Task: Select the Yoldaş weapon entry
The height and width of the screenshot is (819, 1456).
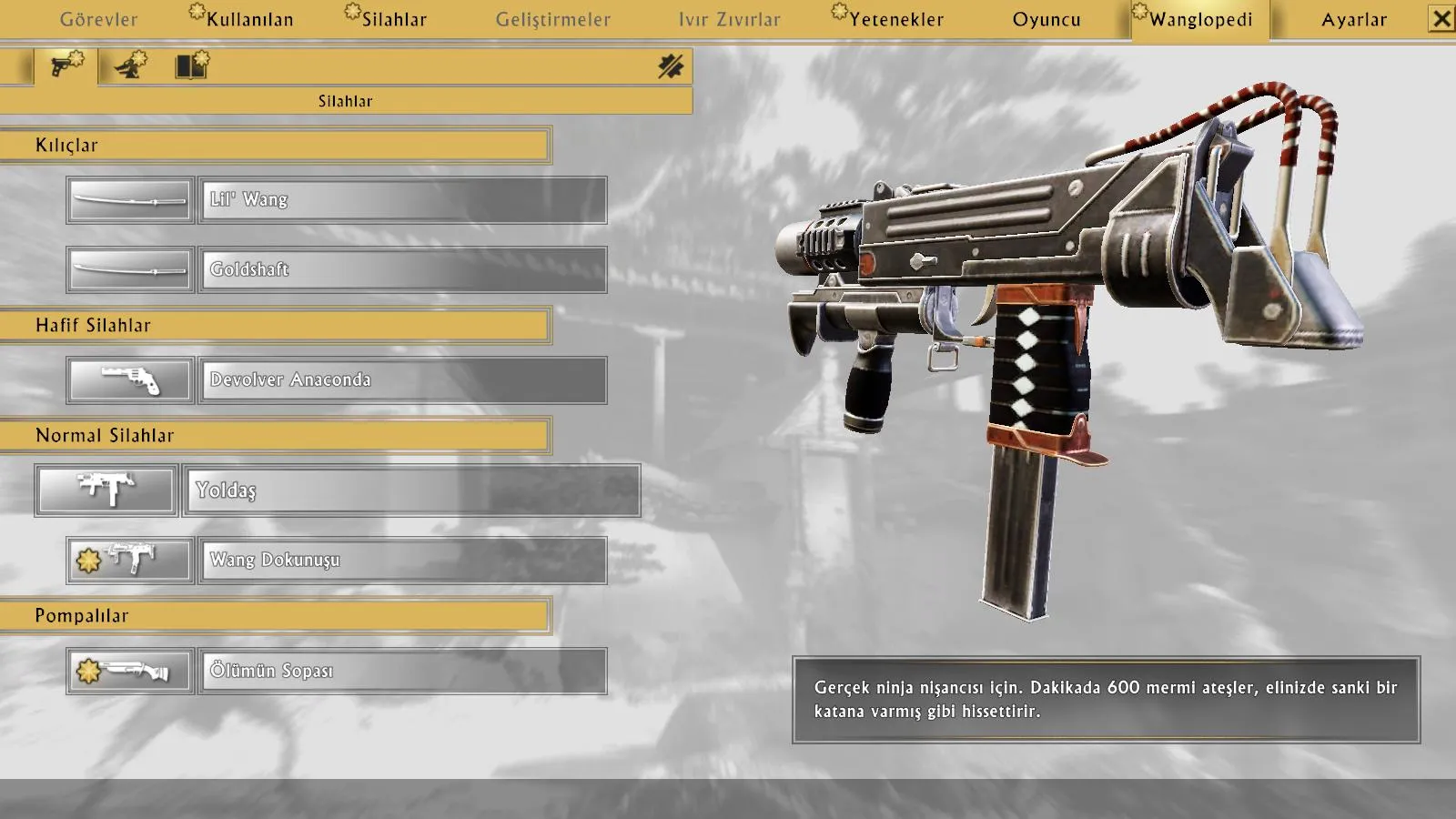Action: 410,490
